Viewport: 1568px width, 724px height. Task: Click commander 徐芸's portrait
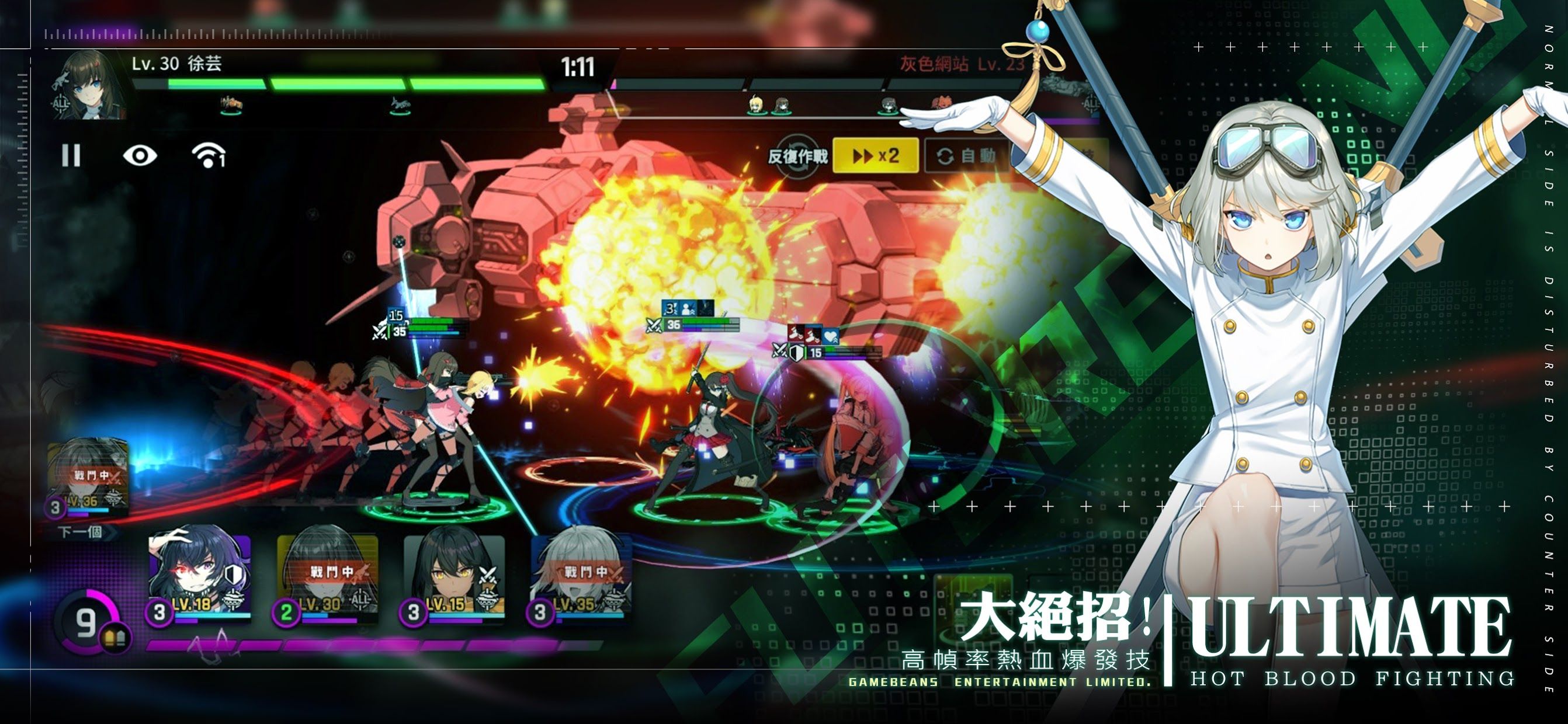pyautogui.click(x=89, y=85)
